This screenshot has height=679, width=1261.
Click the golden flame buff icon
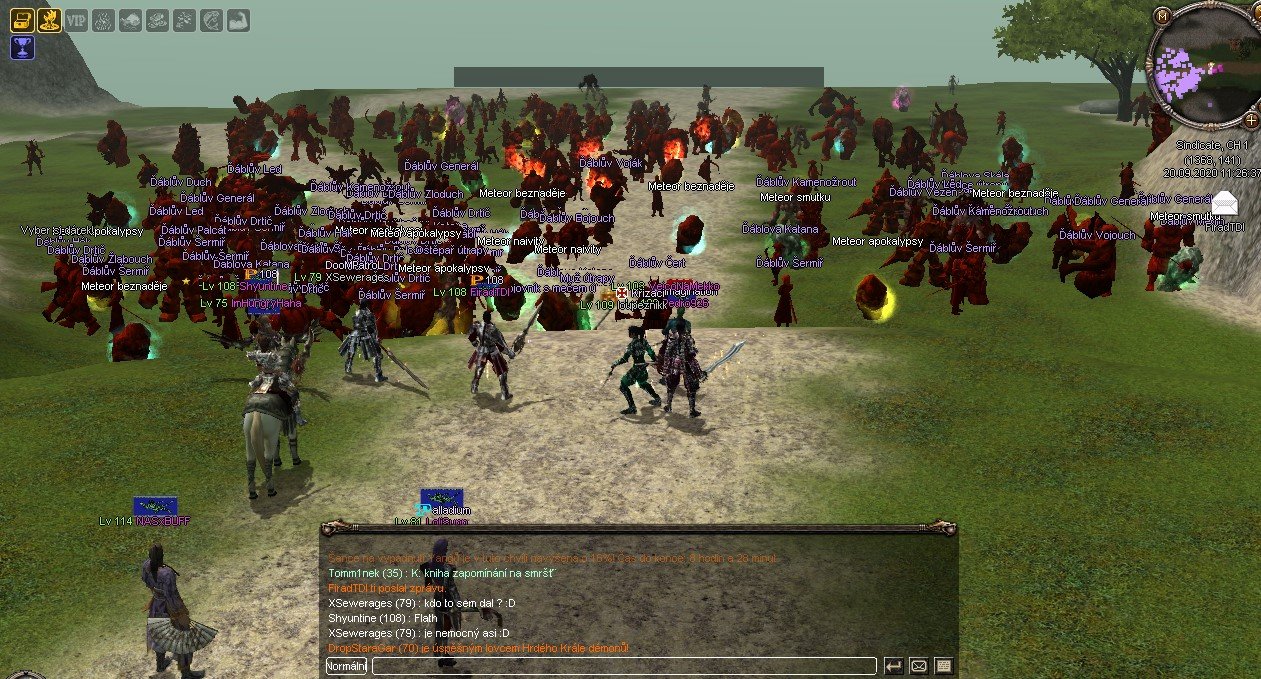[49, 19]
